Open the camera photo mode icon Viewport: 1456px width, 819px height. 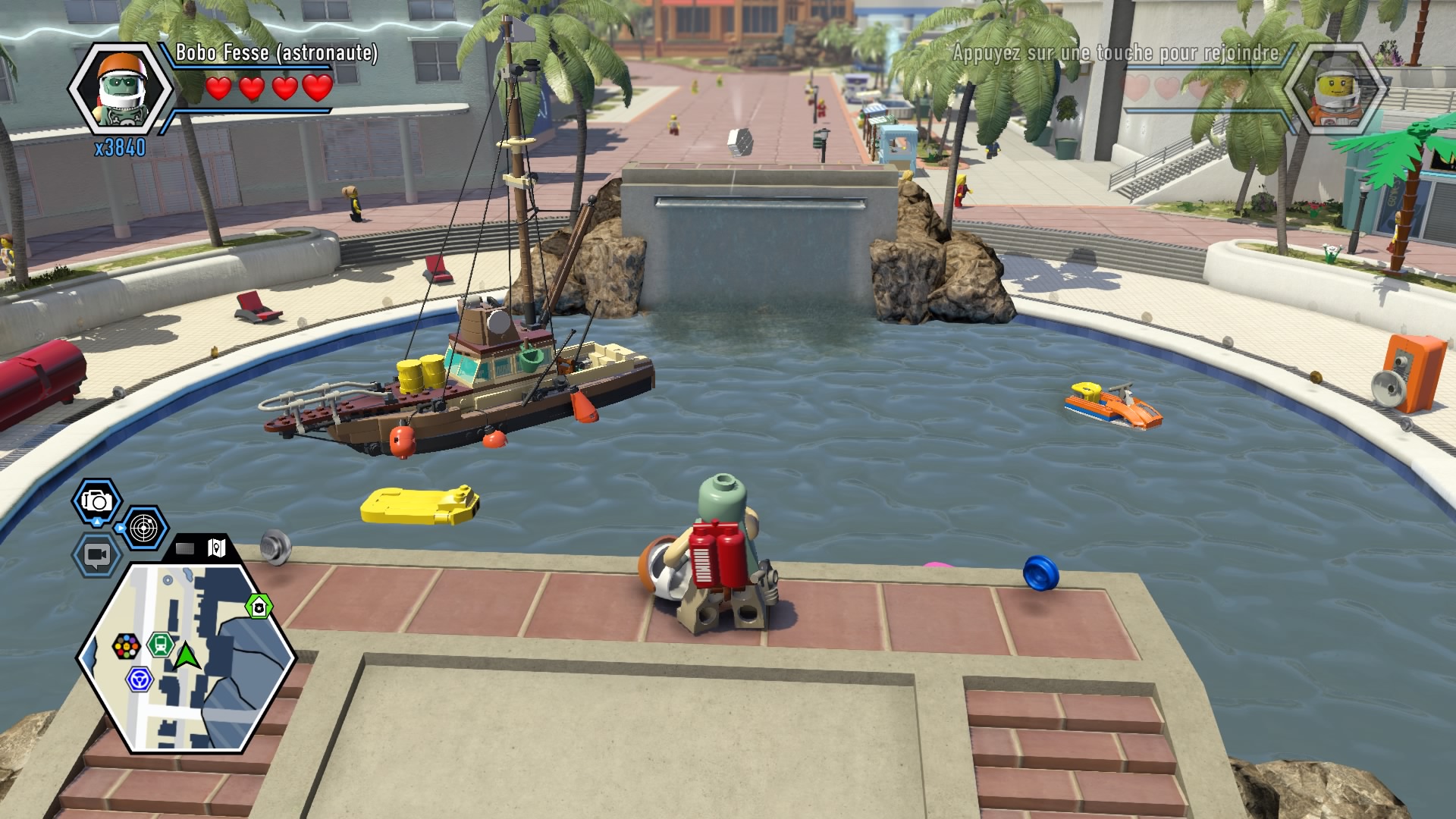[x=96, y=501]
